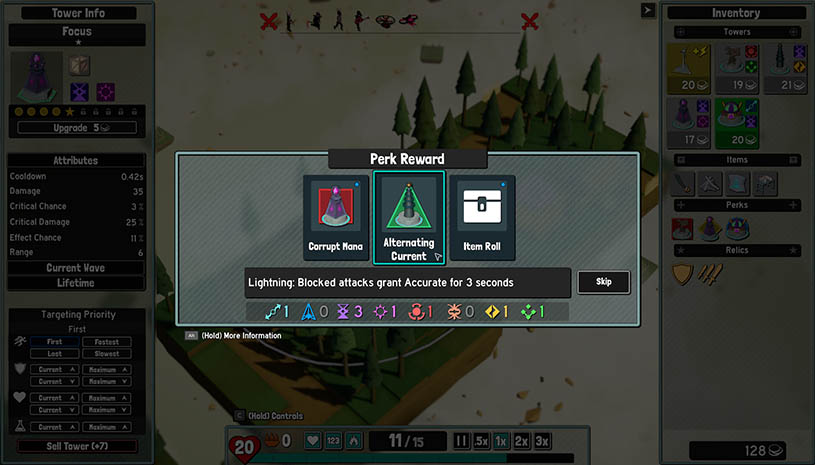815x465 pixels.
Task: Choose the Corrupt Mana perk reward
Action: pyautogui.click(x=335, y=217)
